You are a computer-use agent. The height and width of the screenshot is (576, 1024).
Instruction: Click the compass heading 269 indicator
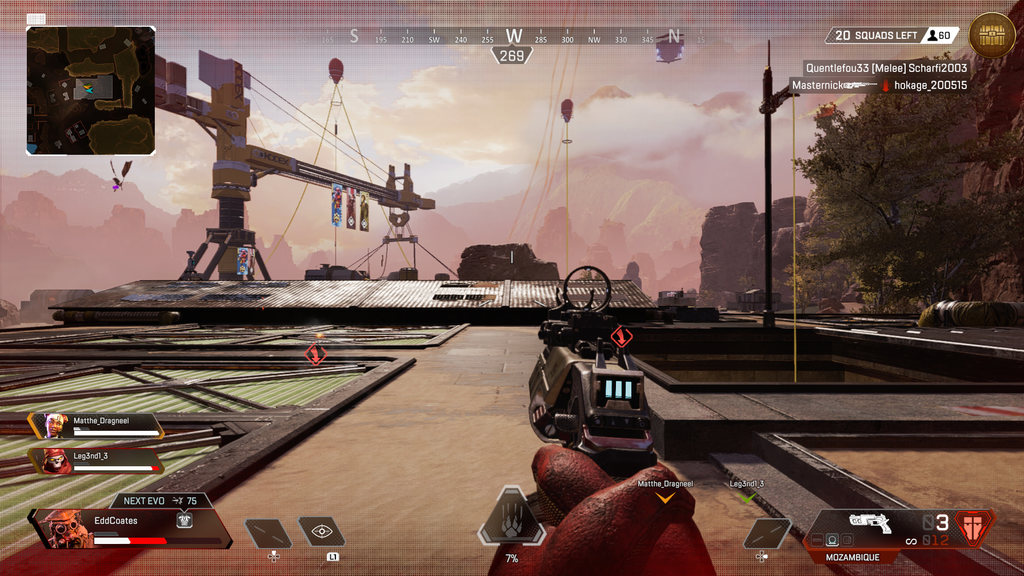512,56
